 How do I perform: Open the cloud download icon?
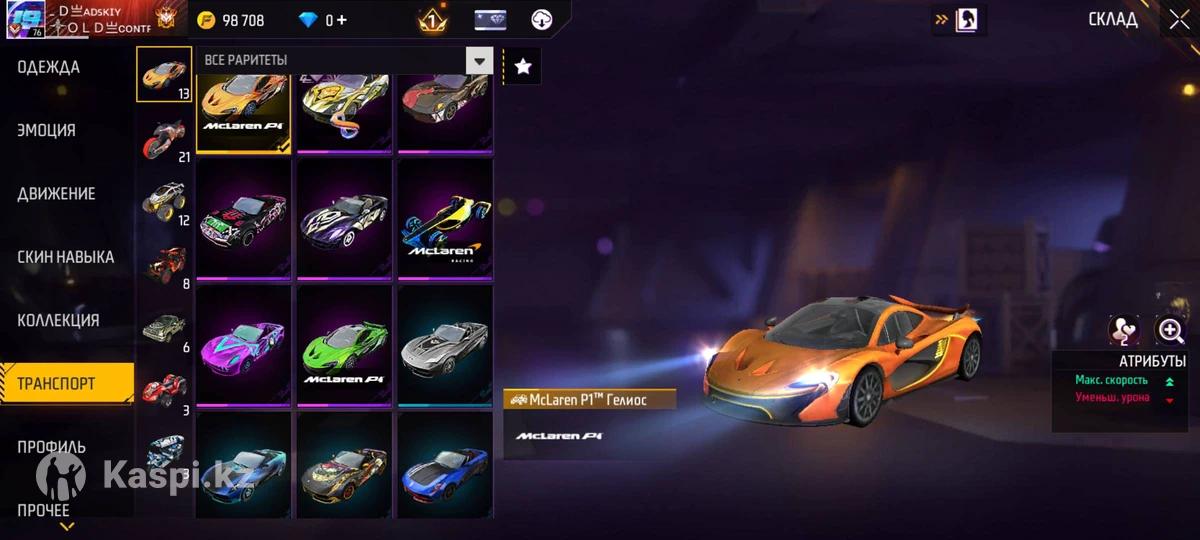tap(541, 20)
